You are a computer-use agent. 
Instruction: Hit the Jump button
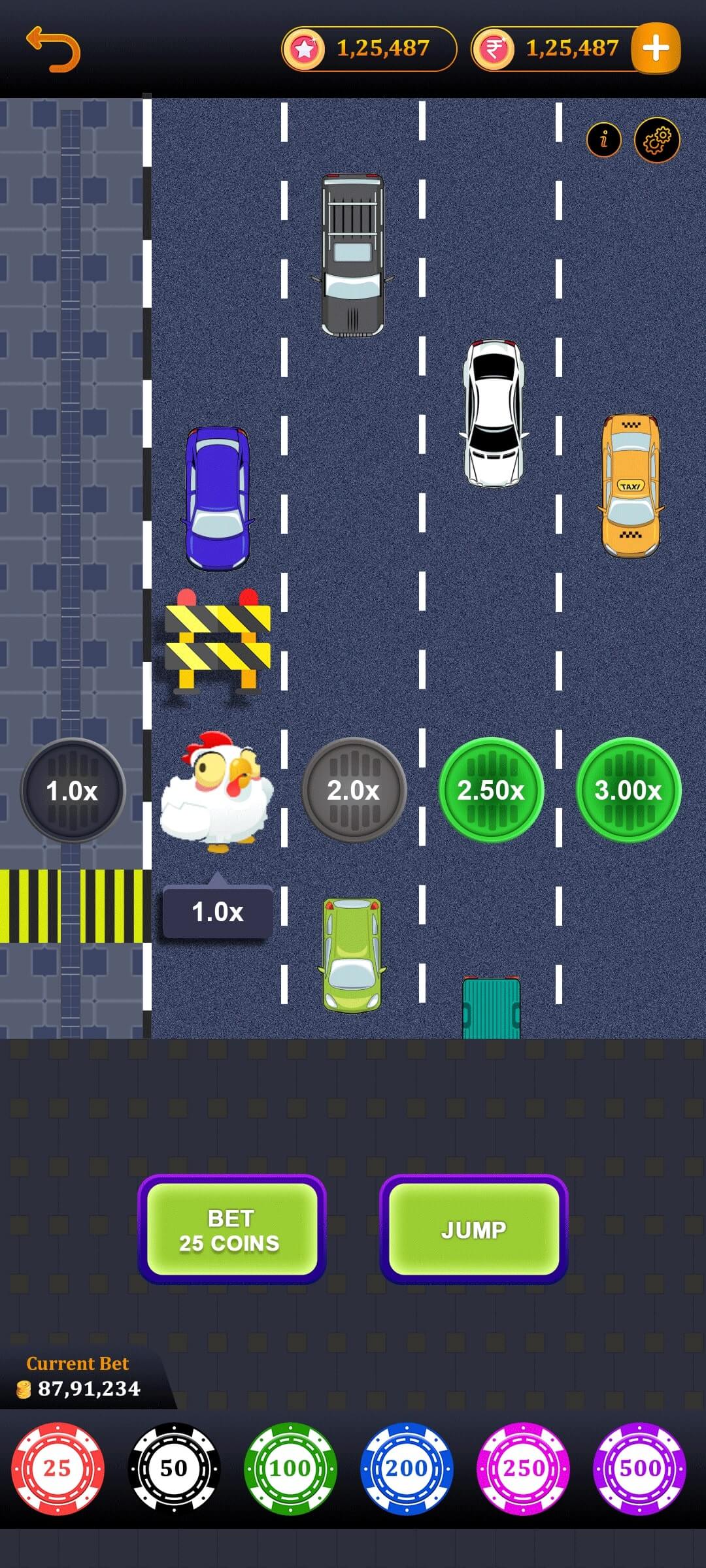click(x=473, y=1230)
